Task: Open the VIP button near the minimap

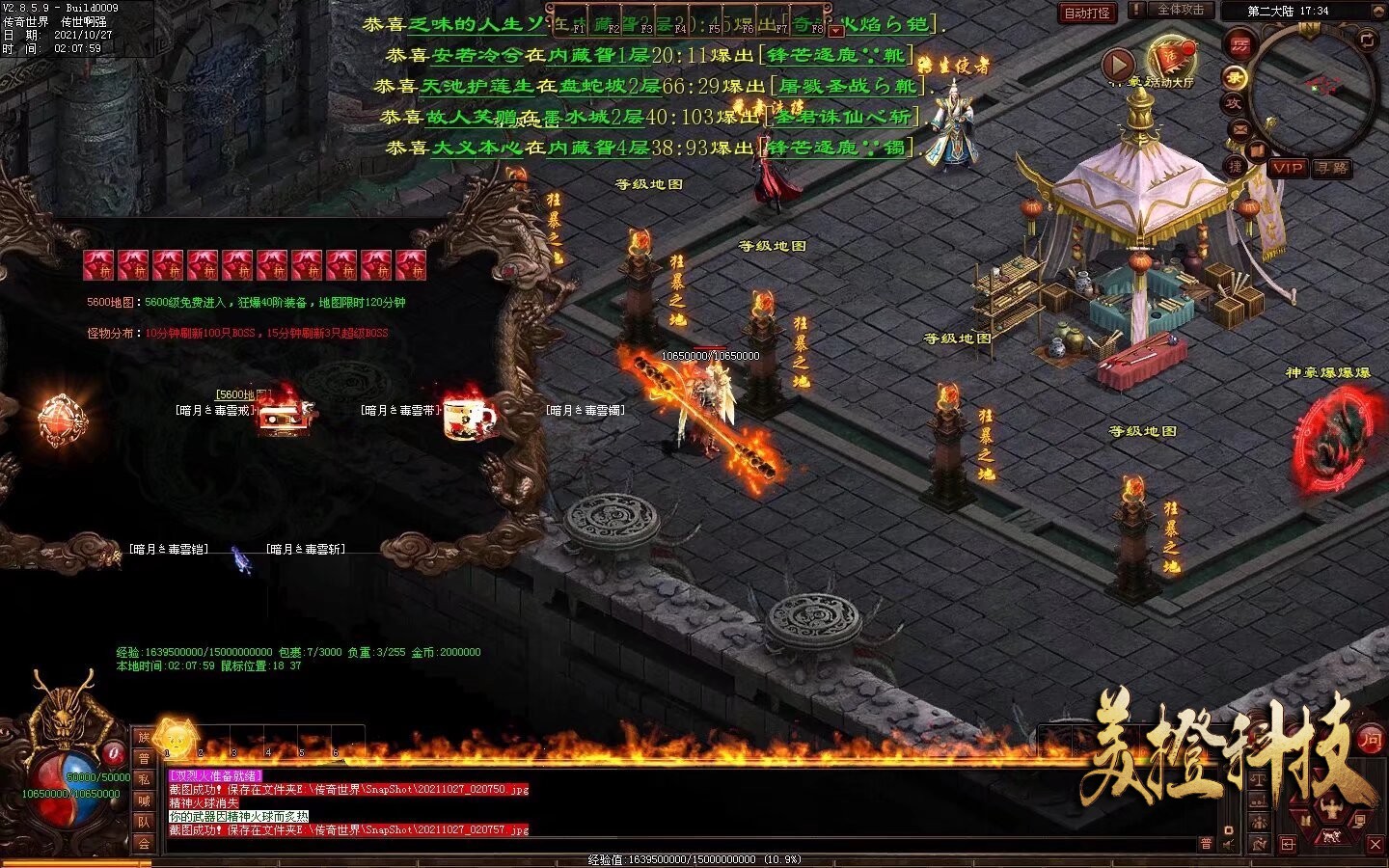Action: click(1289, 168)
